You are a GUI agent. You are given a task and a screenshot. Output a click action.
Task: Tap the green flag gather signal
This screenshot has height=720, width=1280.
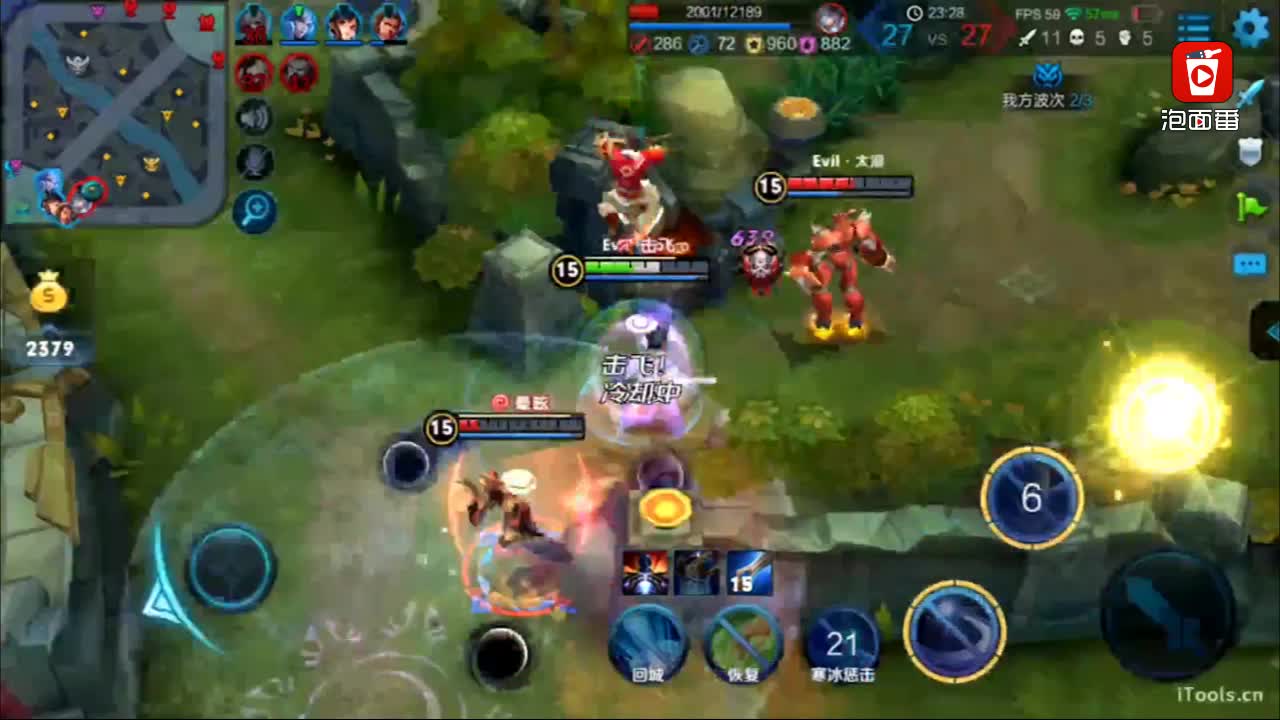tap(1250, 207)
